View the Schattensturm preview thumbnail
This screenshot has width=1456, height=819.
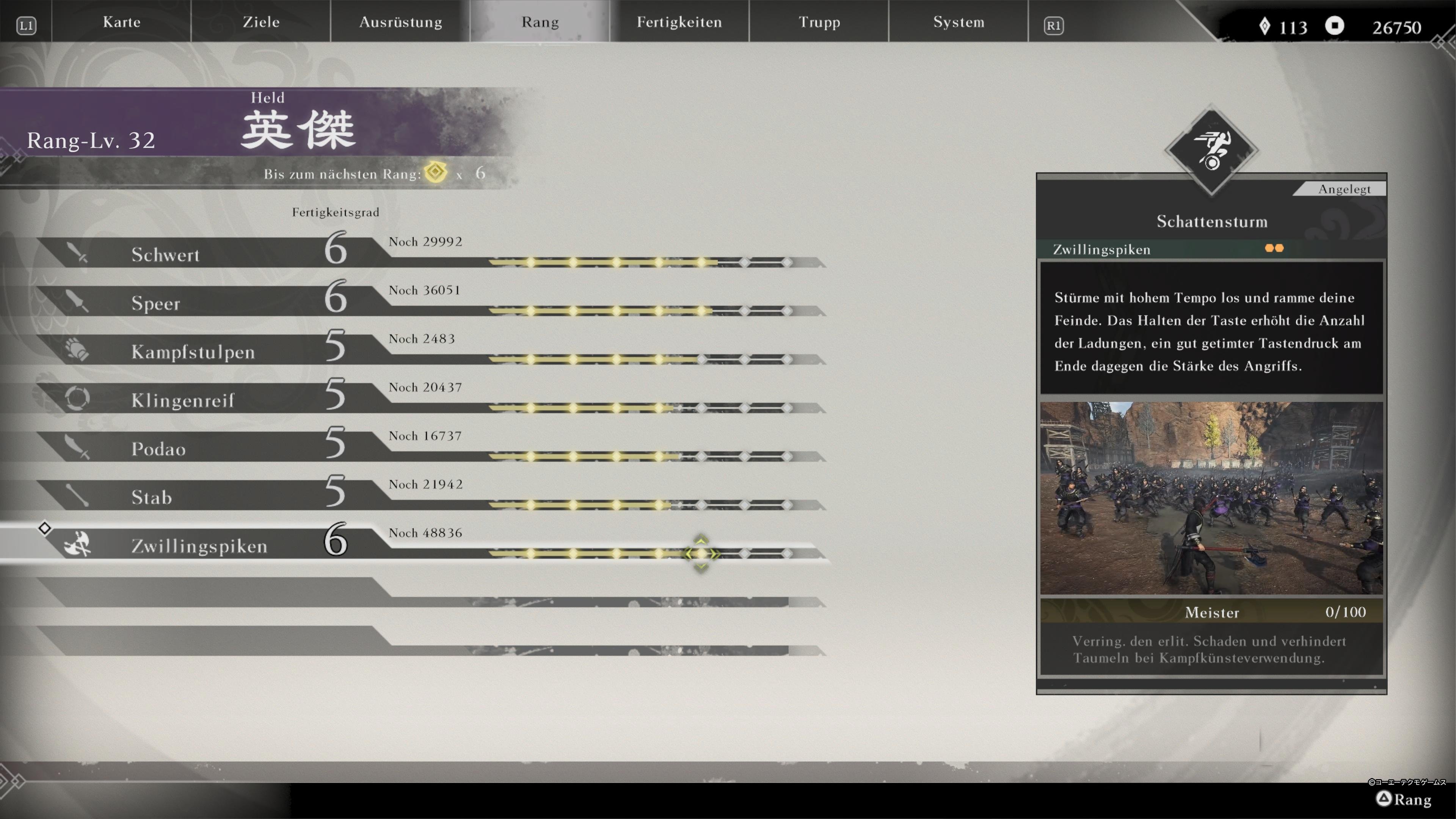point(1211,498)
